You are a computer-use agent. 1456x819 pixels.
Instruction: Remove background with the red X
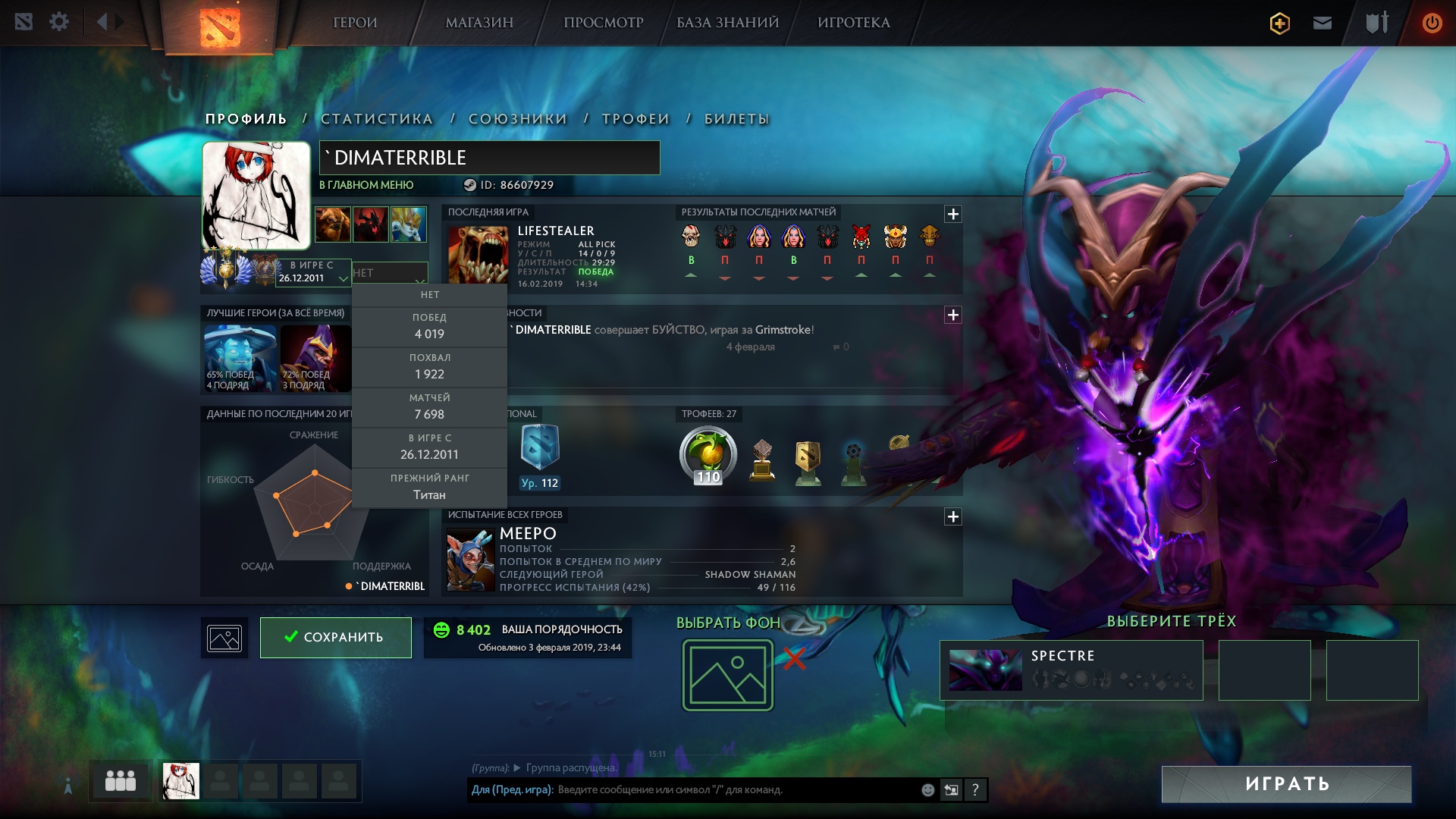point(794,658)
